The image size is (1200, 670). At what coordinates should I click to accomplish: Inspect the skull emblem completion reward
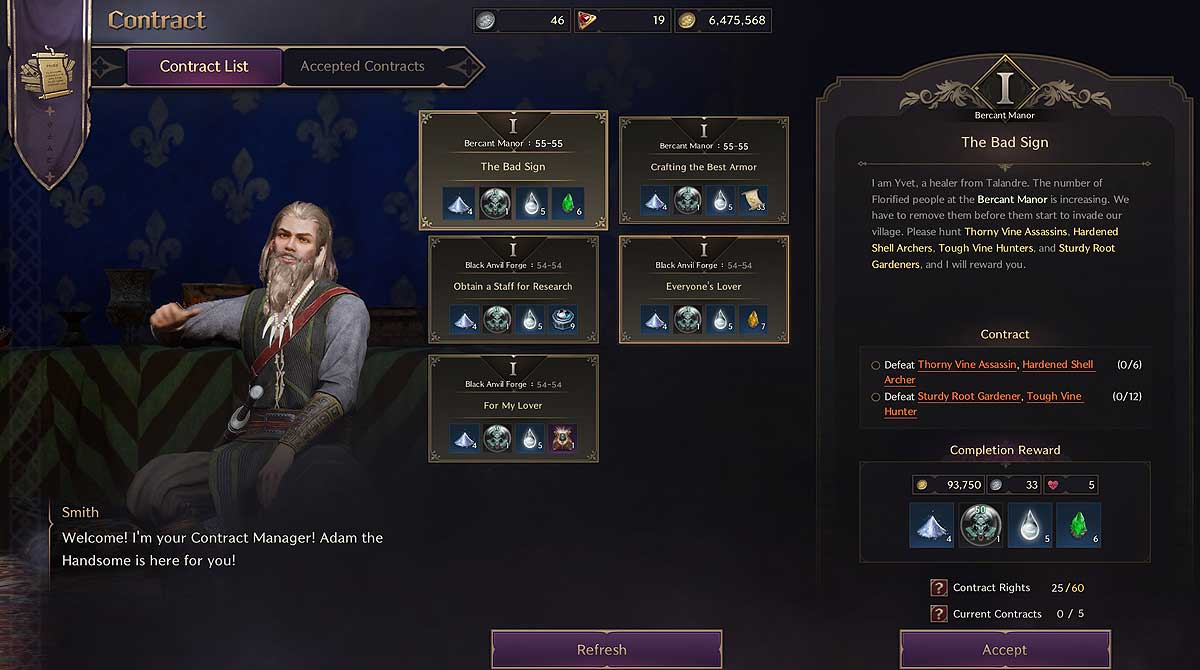tap(981, 525)
